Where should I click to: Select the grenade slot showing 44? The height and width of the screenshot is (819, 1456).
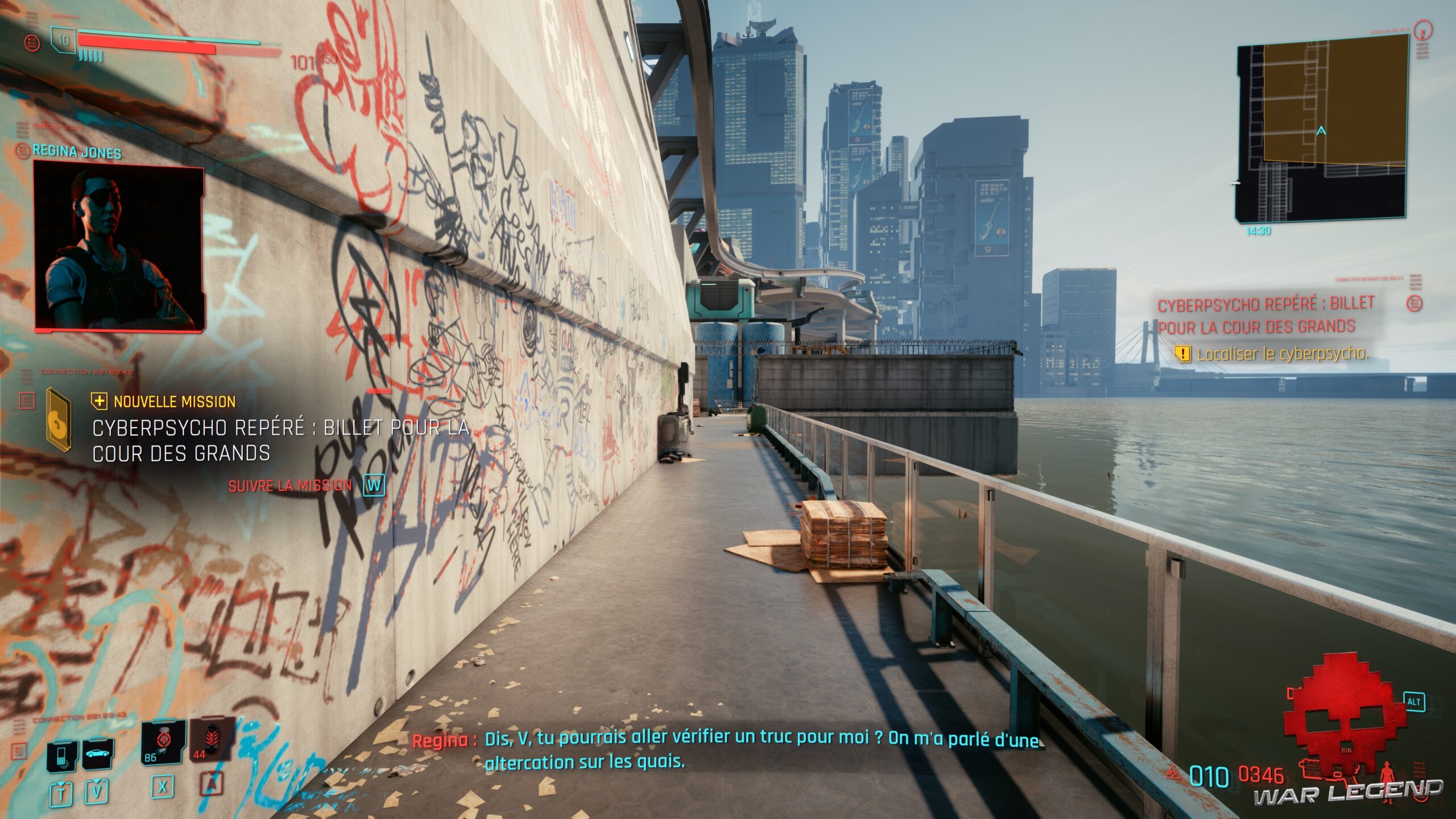tap(212, 740)
